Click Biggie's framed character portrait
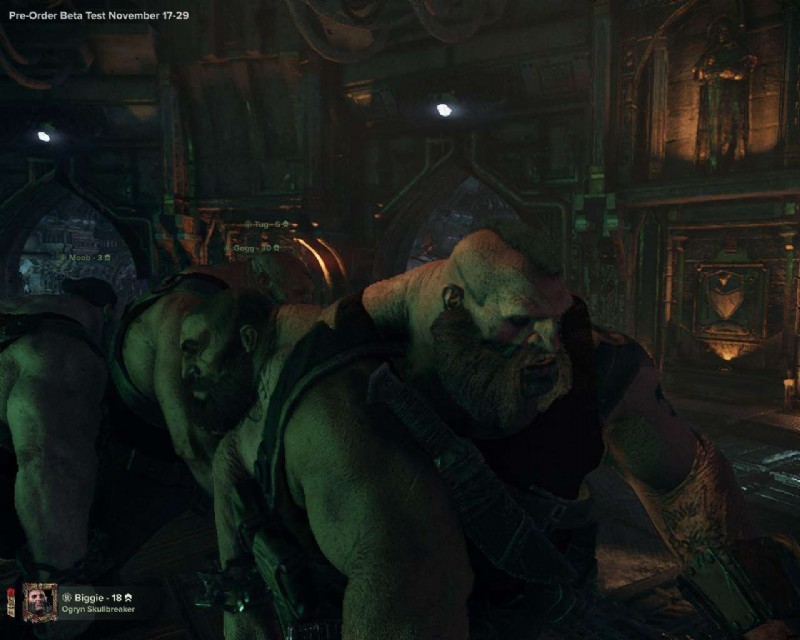Image resolution: width=800 pixels, height=640 pixels. pos(39,602)
